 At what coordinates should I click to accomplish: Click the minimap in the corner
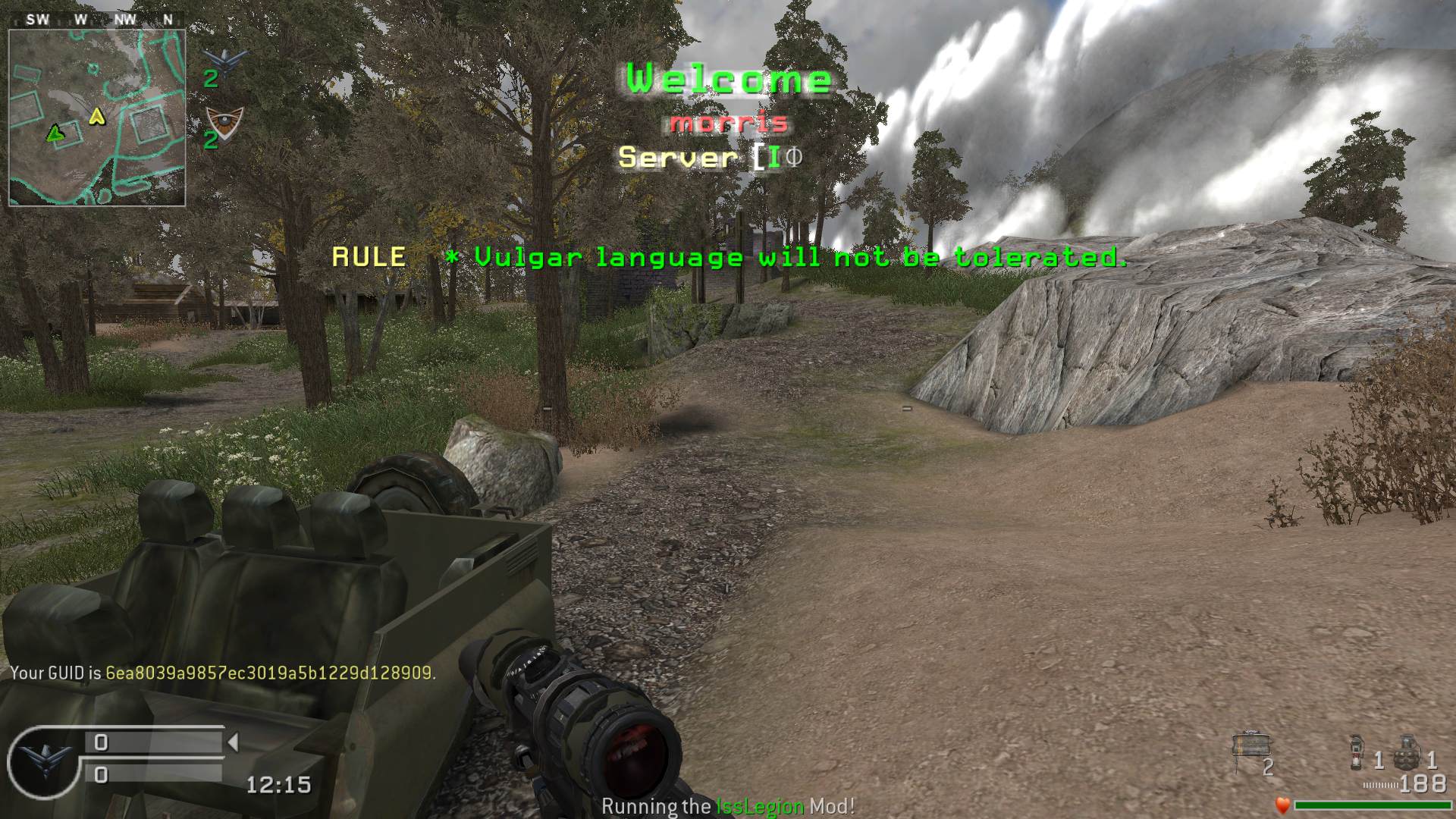click(x=97, y=118)
